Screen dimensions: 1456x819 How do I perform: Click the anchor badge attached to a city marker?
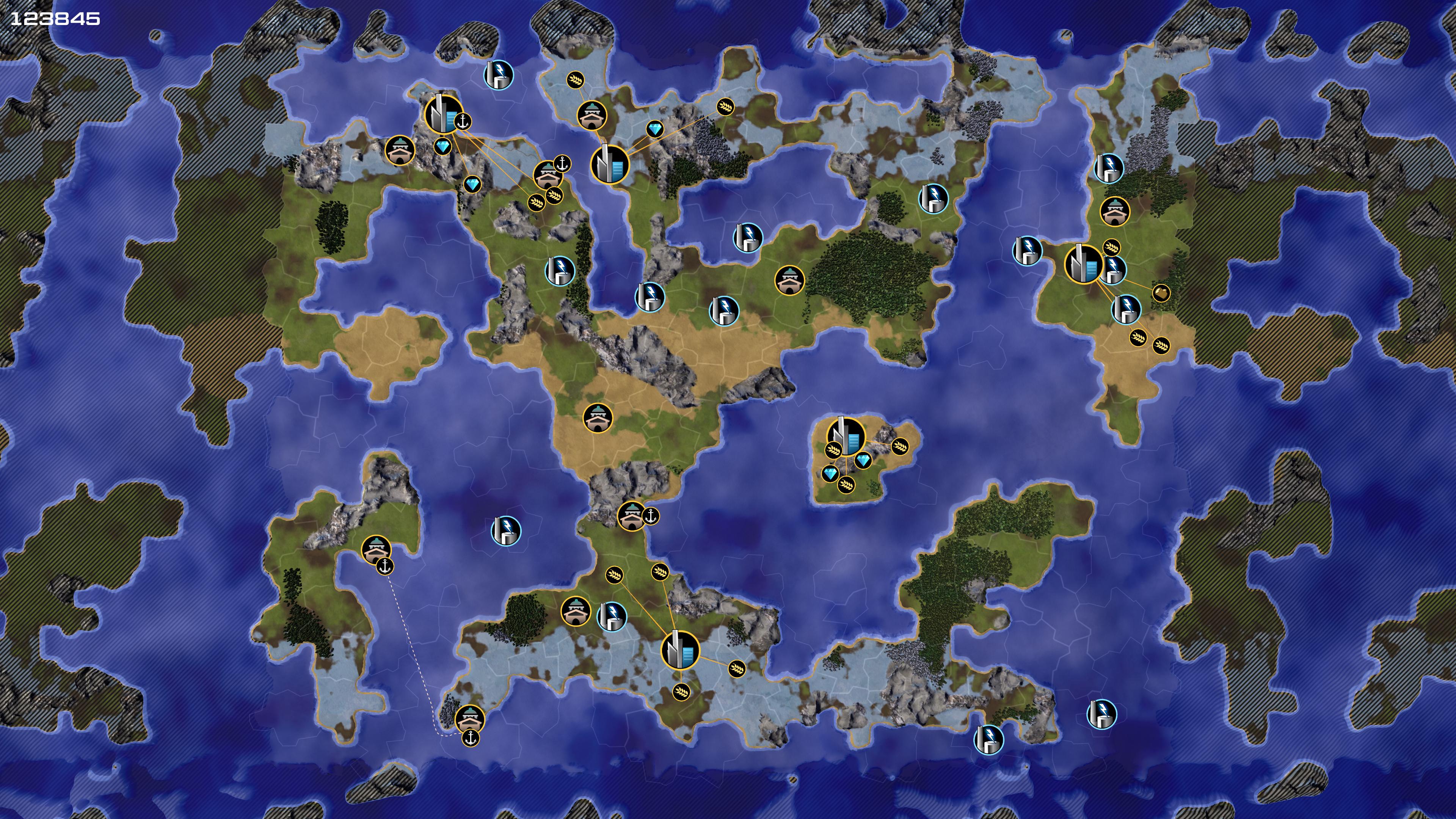[x=463, y=121]
